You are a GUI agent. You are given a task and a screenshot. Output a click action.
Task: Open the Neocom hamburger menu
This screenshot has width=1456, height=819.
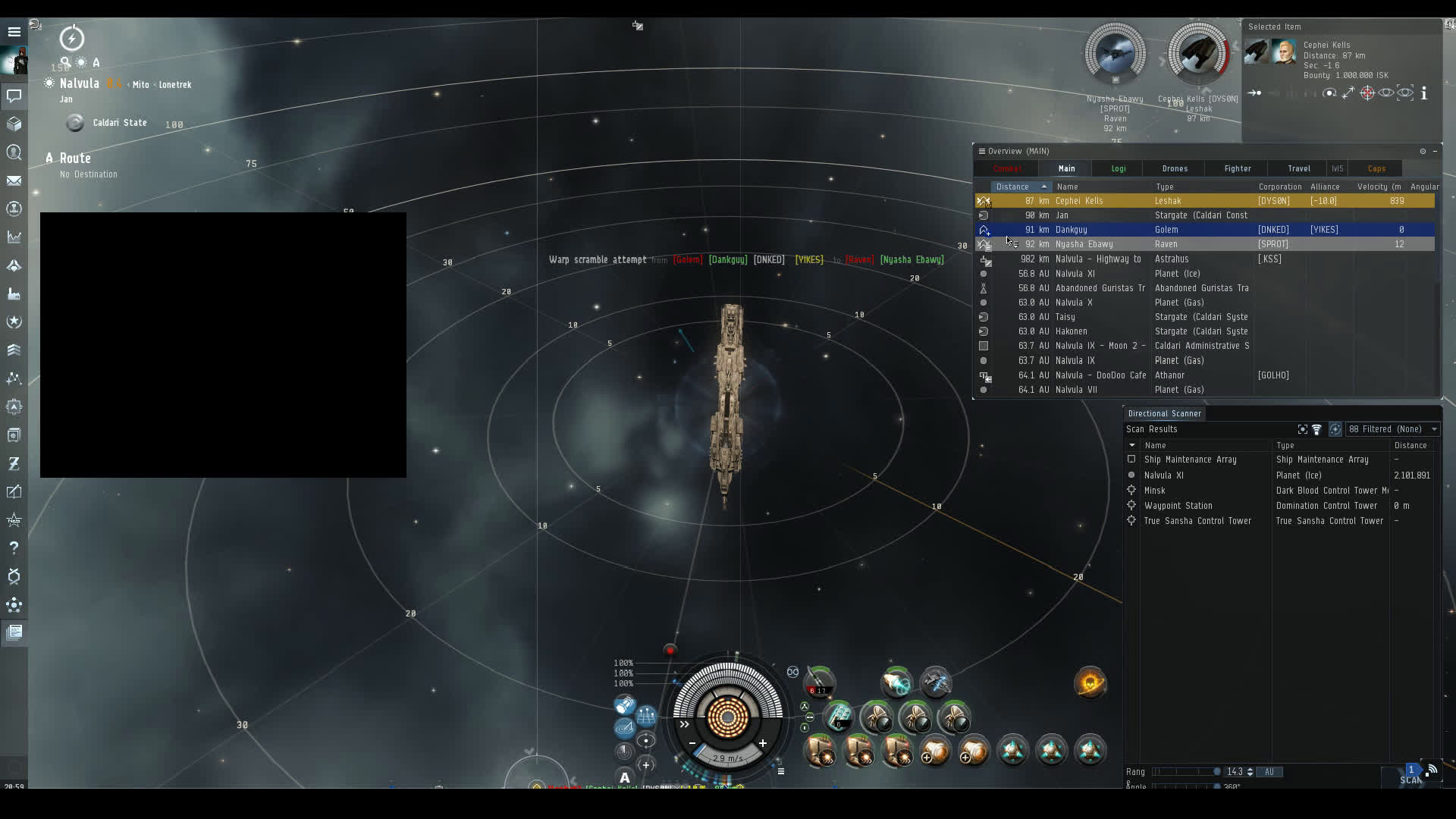[14, 32]
